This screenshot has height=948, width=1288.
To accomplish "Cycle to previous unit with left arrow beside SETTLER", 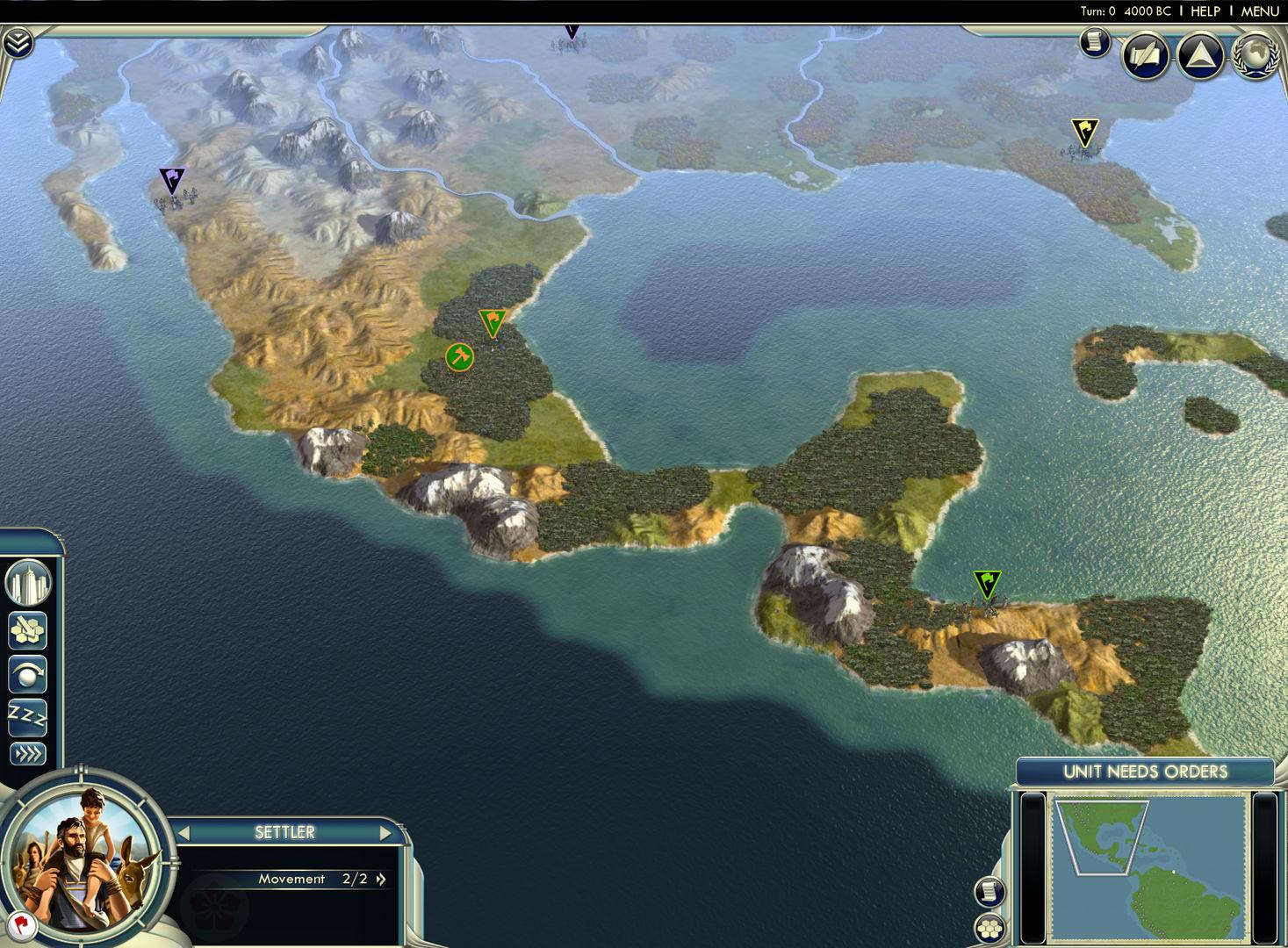I will [183, 832].
